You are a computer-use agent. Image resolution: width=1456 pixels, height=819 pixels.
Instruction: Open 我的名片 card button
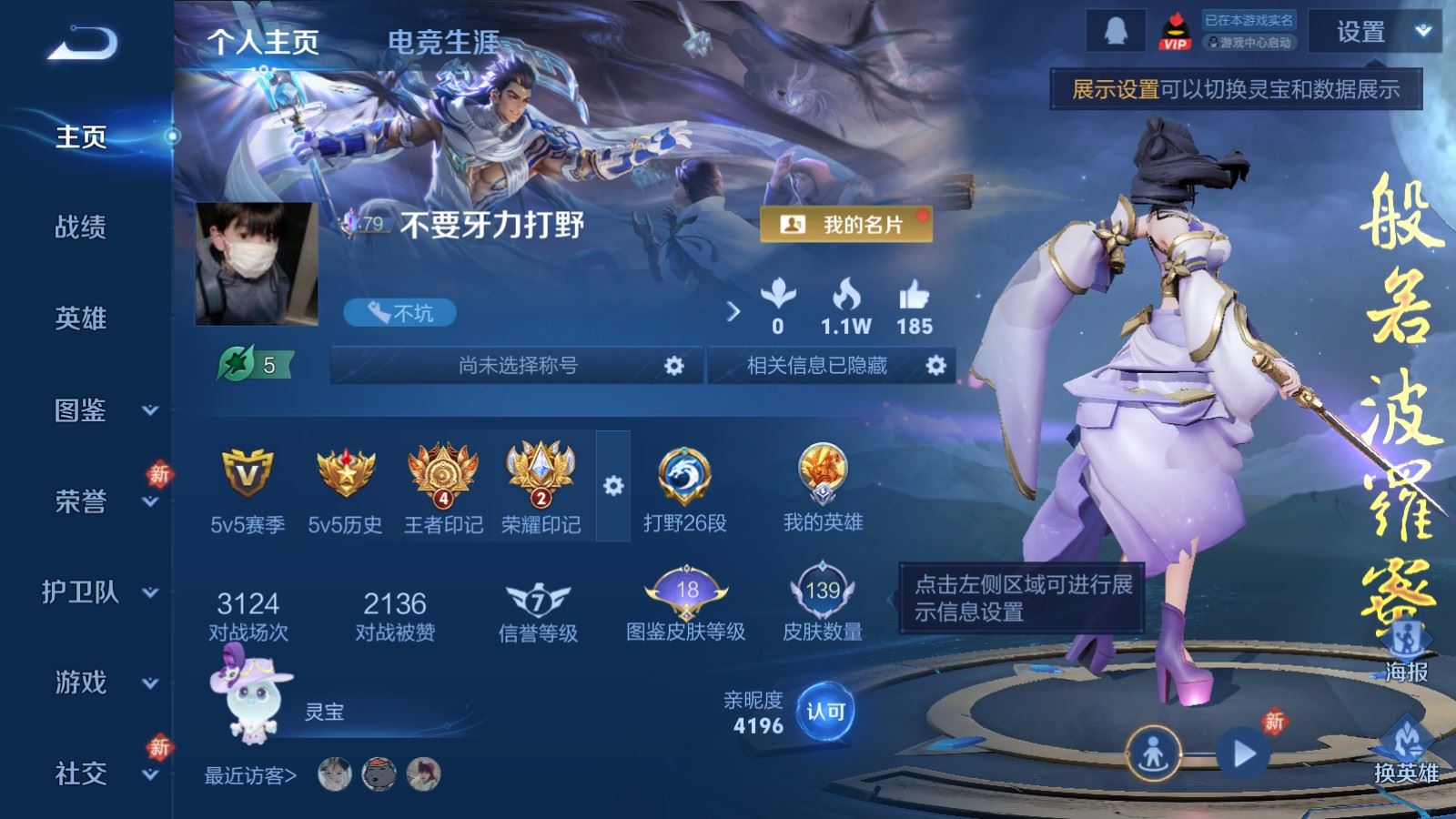(845, 224)
